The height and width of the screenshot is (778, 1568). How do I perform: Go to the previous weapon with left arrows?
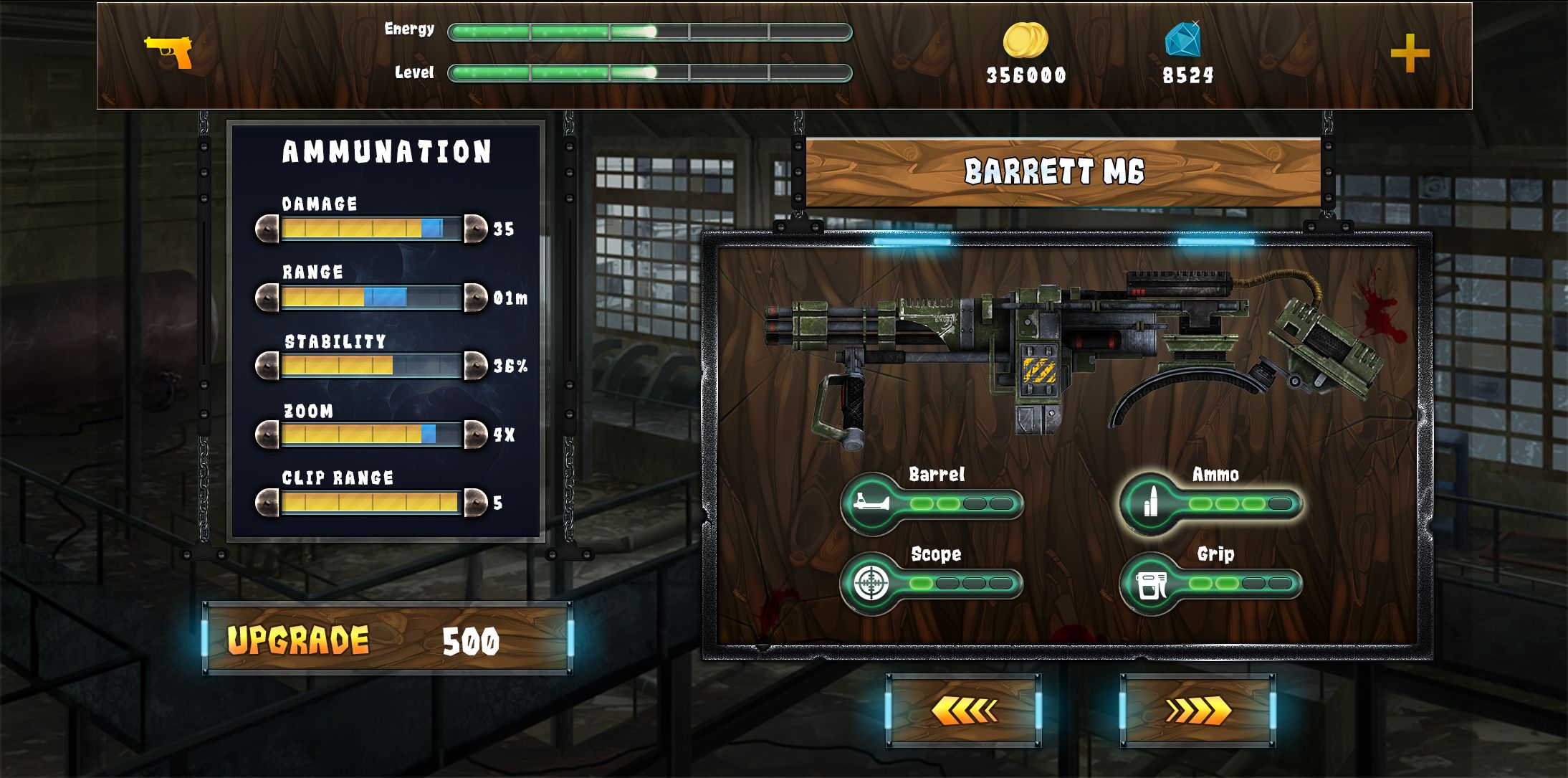click(x=963, y=711)
